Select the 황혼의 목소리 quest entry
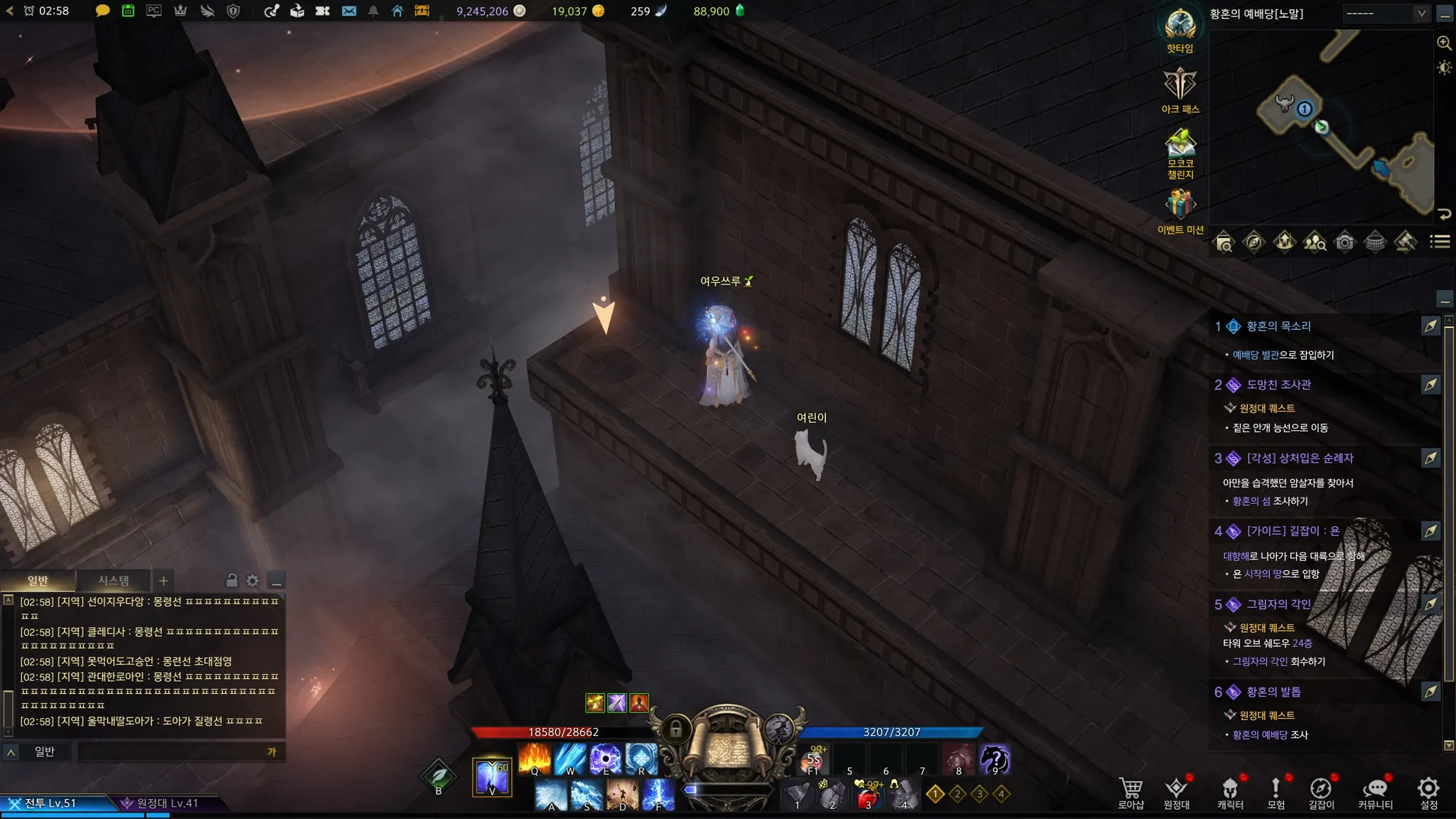The height and width of the screenshot is (819, 1456). (1278, 326)
